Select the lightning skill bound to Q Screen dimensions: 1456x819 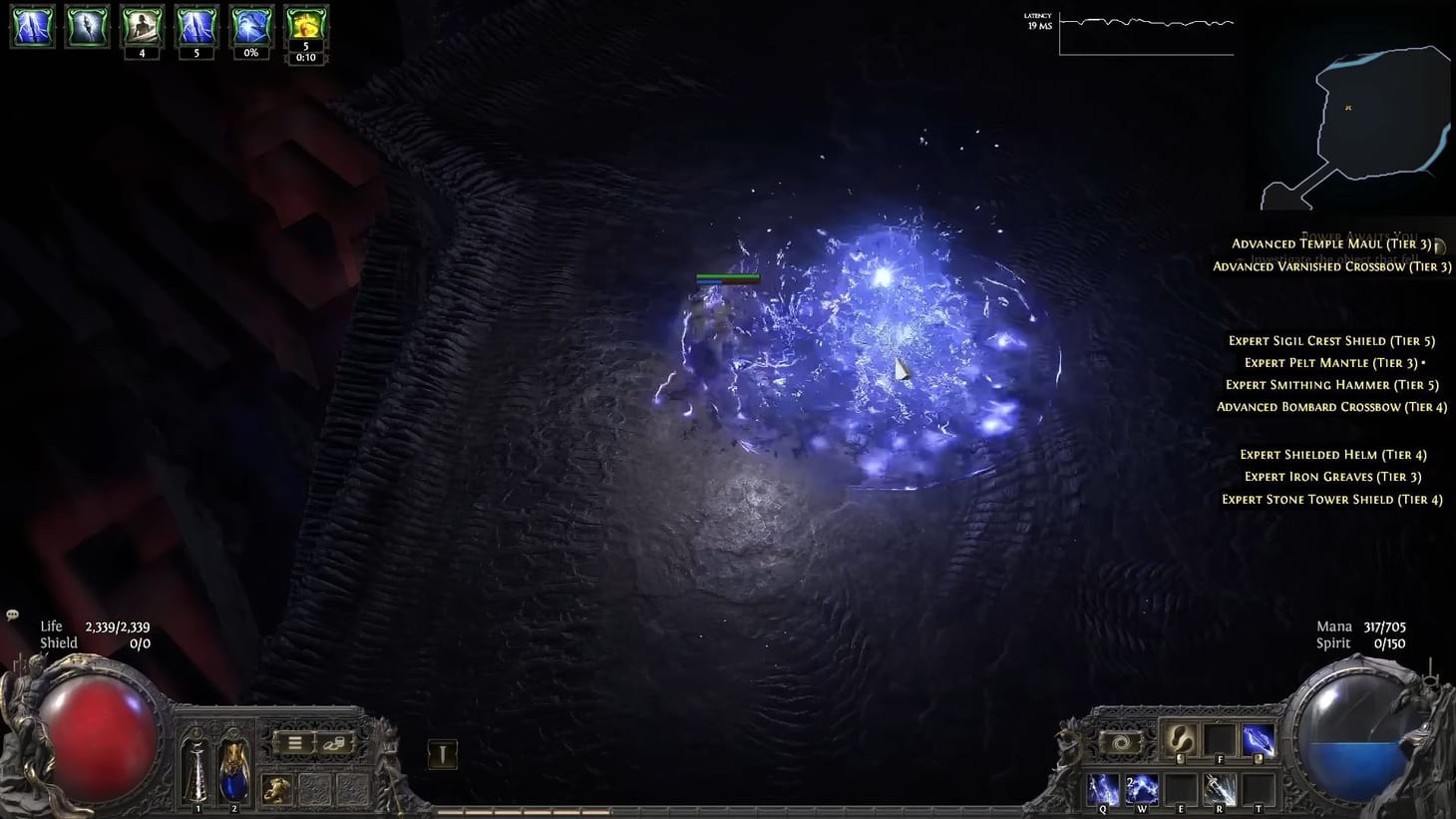click(x=1102, y=788)
